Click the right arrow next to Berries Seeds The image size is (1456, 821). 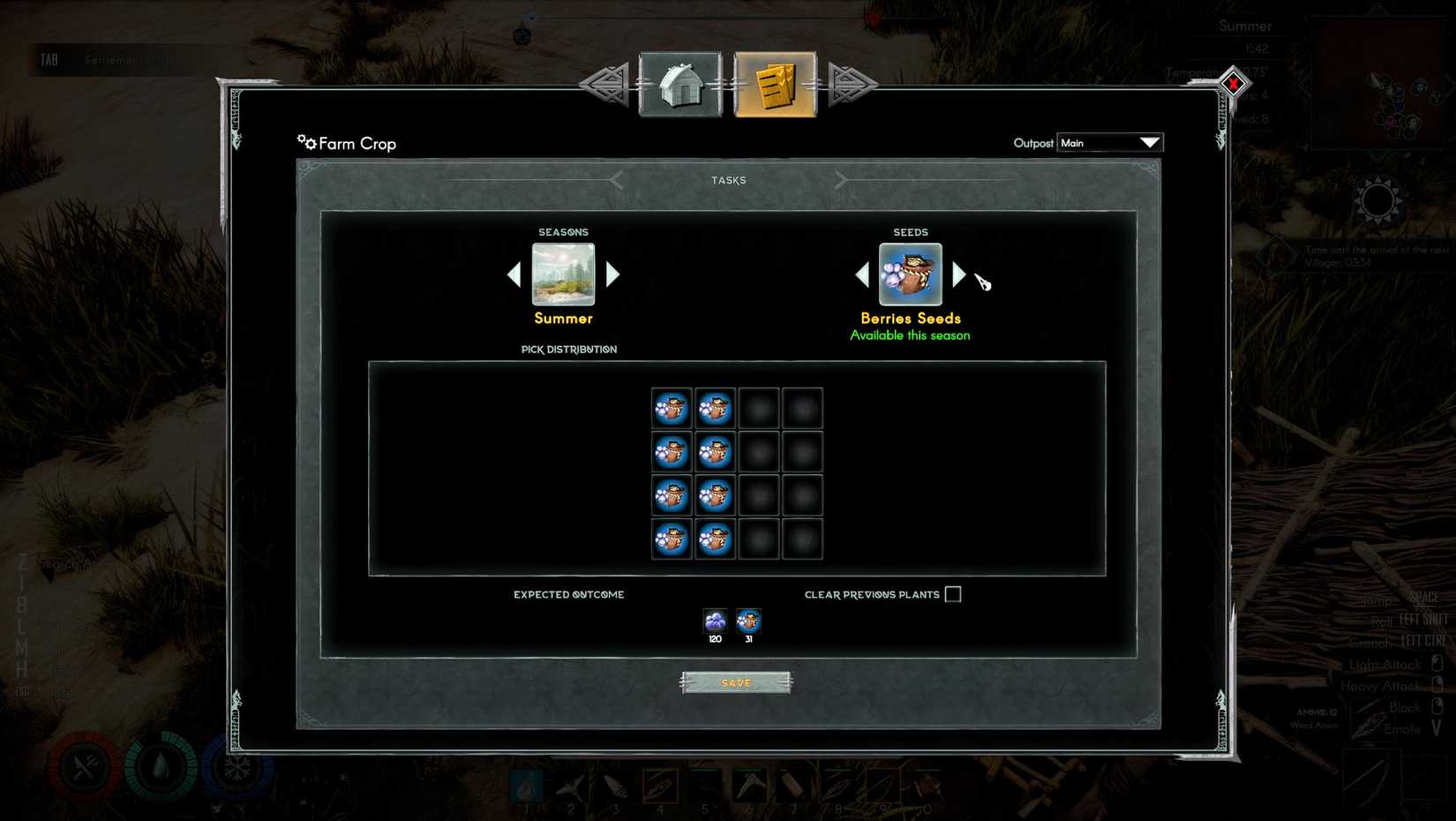tap(957, 275)
